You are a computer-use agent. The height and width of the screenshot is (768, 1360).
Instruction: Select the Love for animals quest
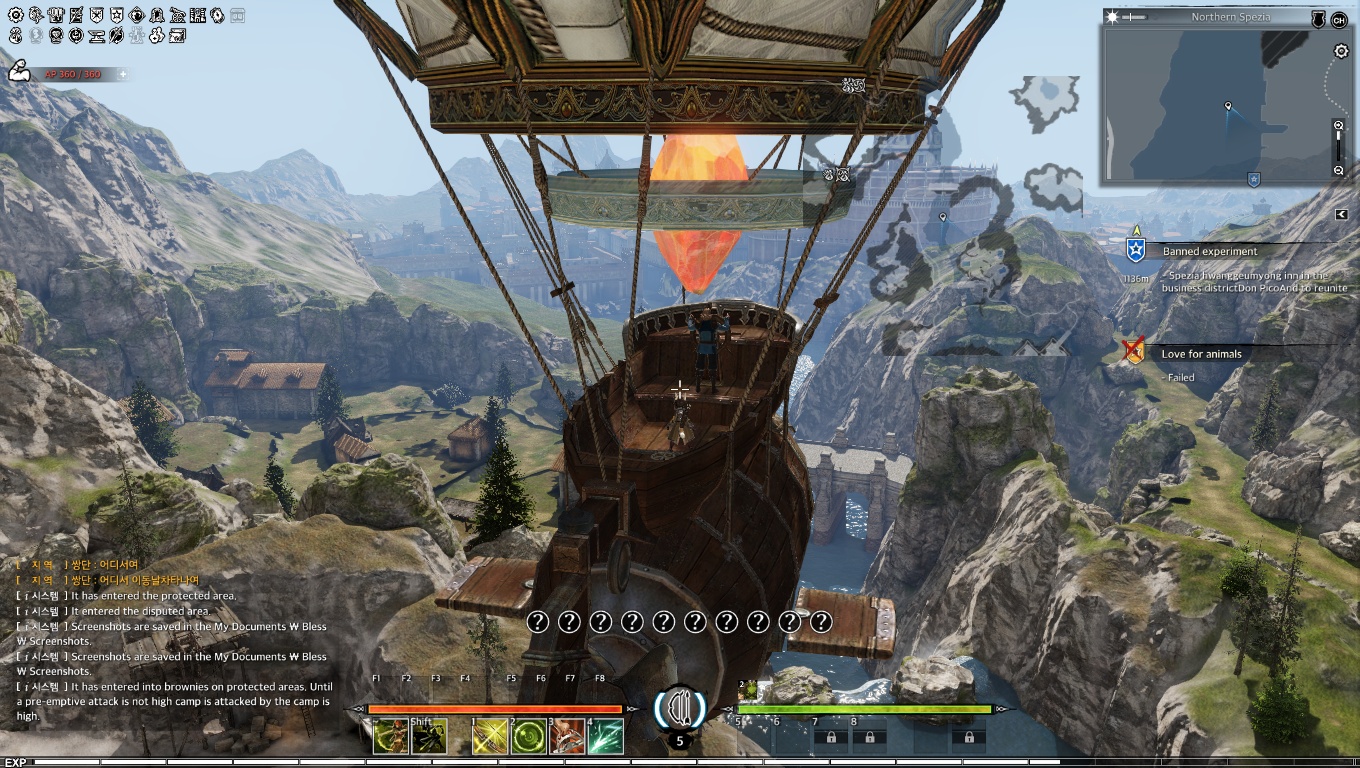(x=1201, y=353)
